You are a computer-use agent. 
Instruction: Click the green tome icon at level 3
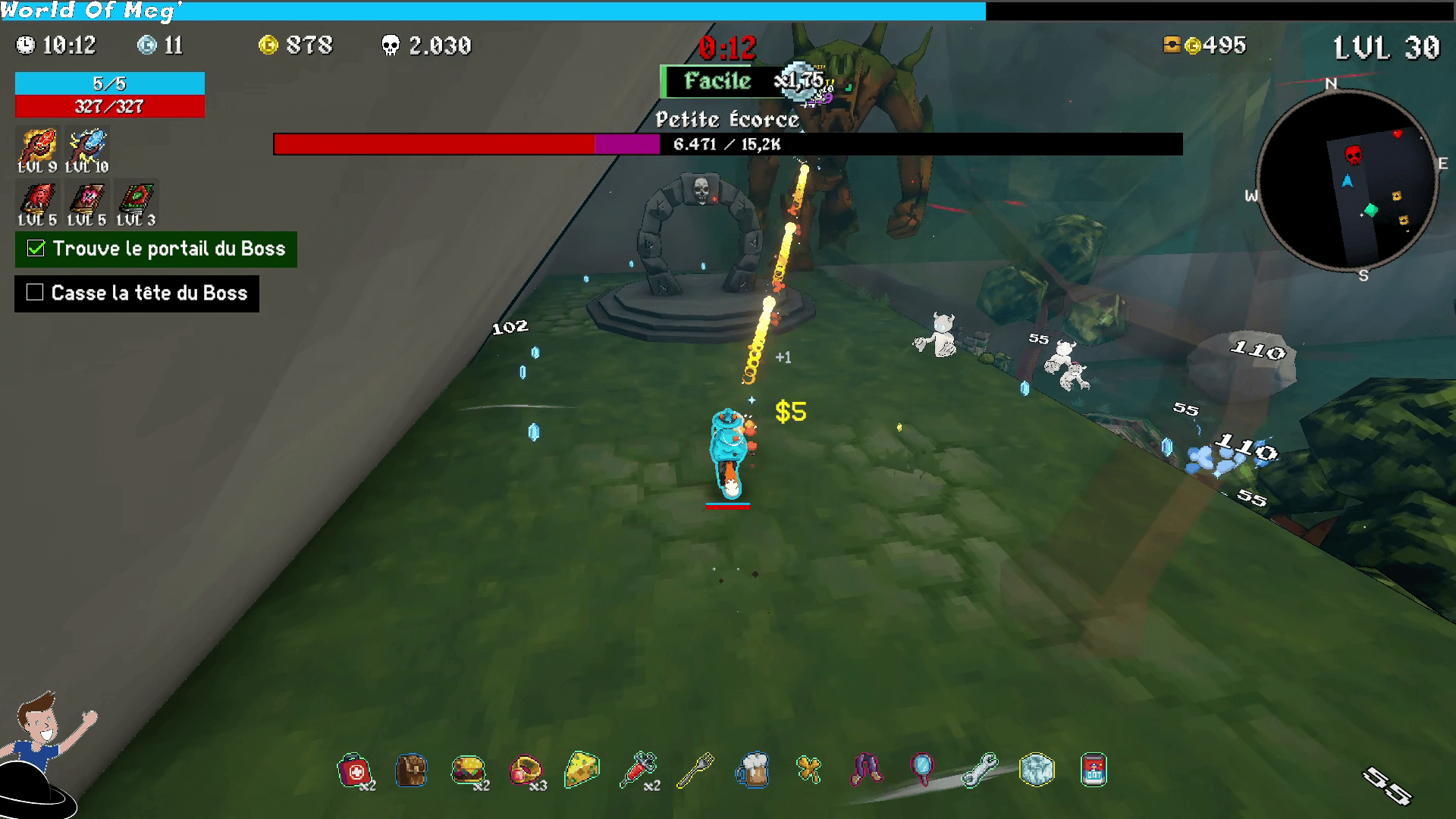[136, 199]
